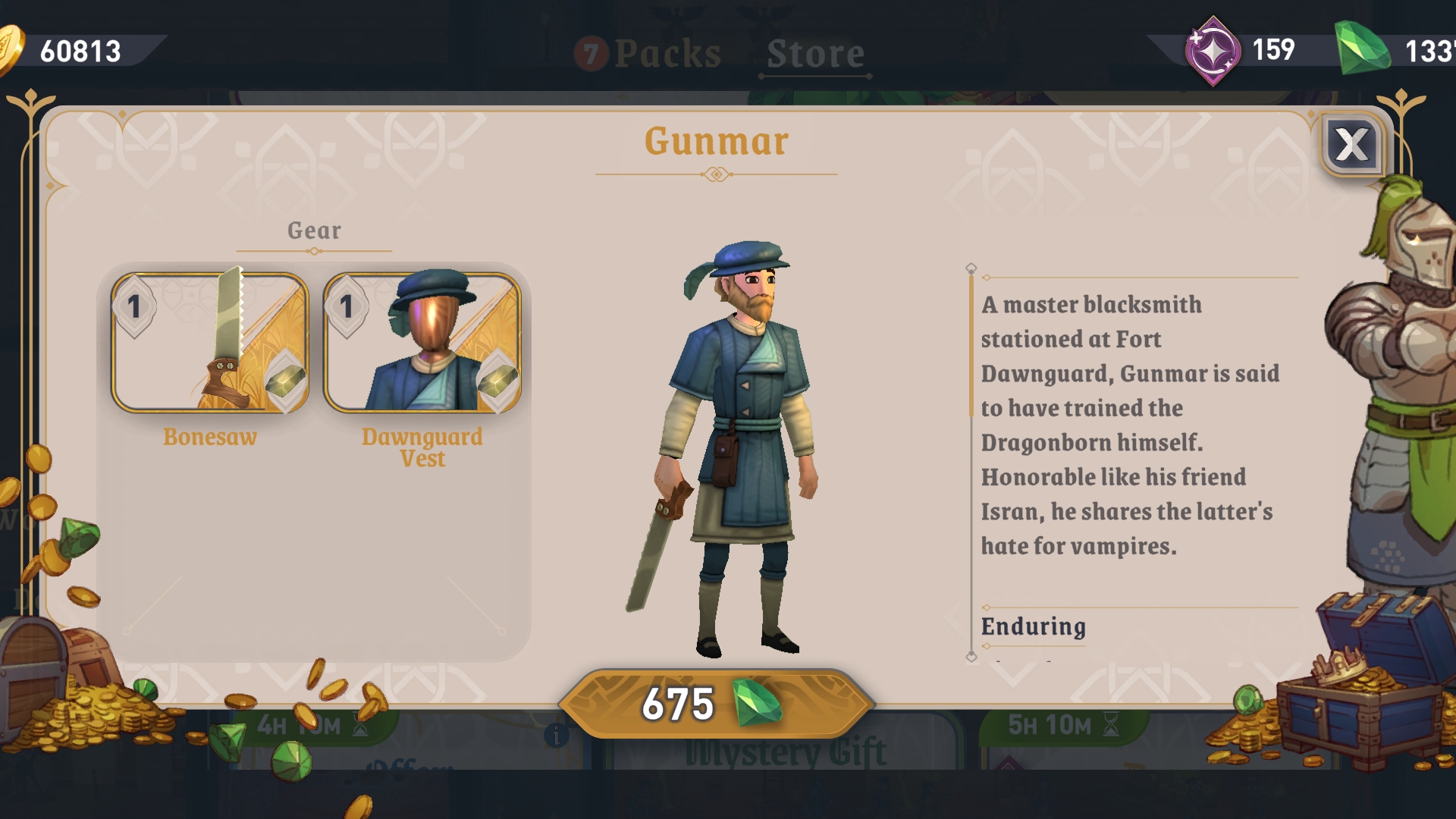The image size is (1456, 819).
Task: Open the Store tab
Action: (815, 53)
